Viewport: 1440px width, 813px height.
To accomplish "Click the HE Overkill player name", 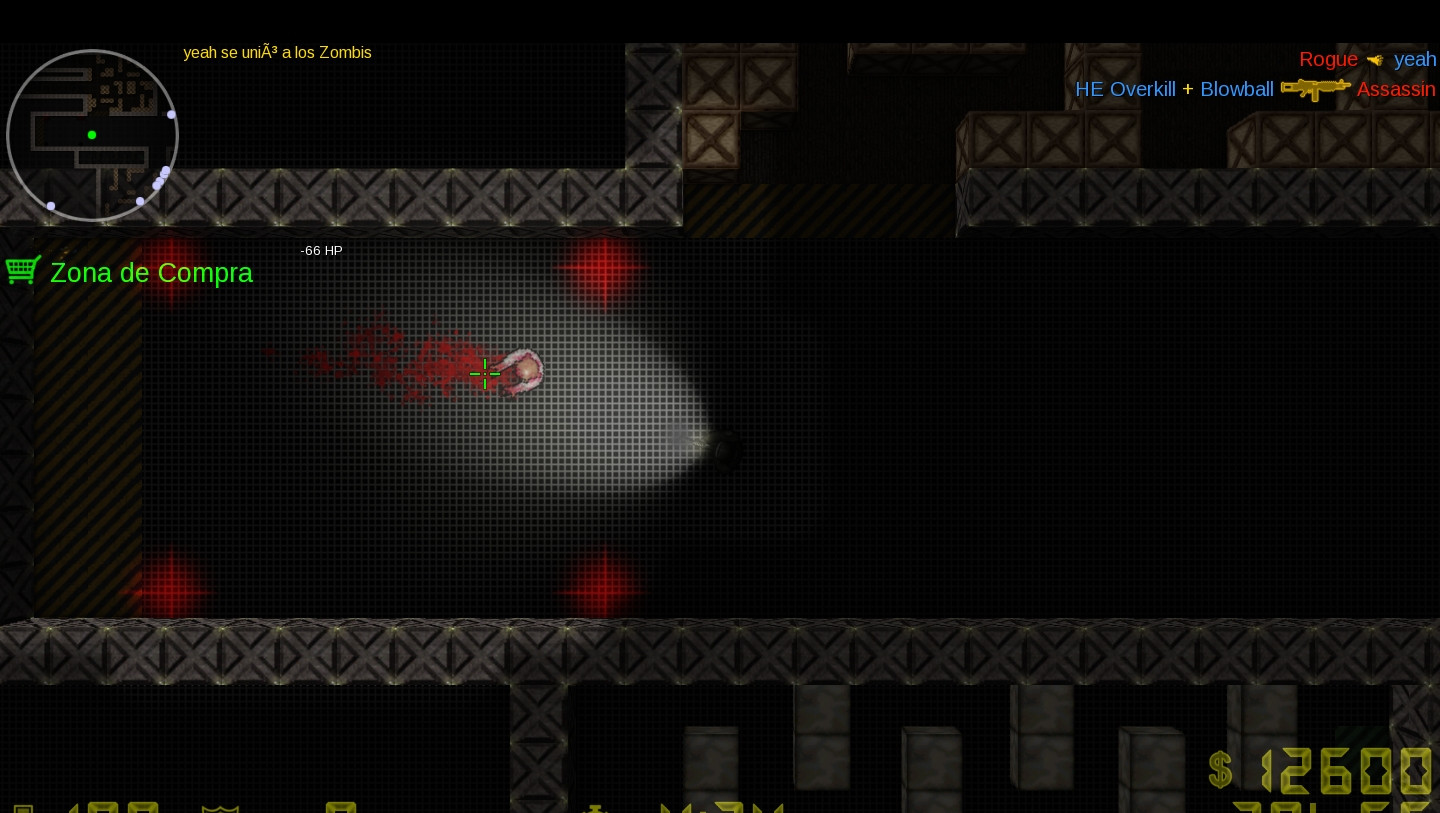I will click(1125, 89).
